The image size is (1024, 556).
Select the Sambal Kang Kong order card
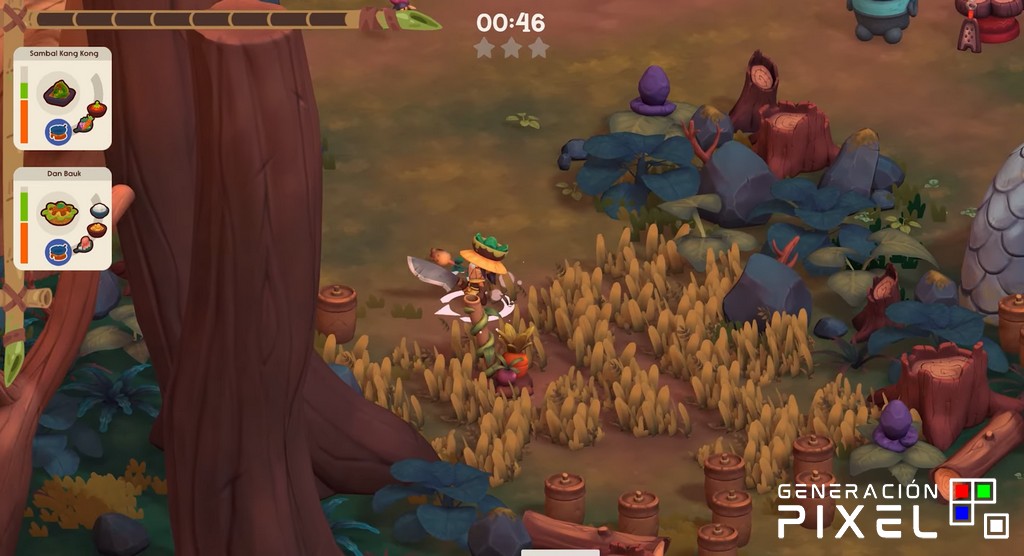pos(62,98)
